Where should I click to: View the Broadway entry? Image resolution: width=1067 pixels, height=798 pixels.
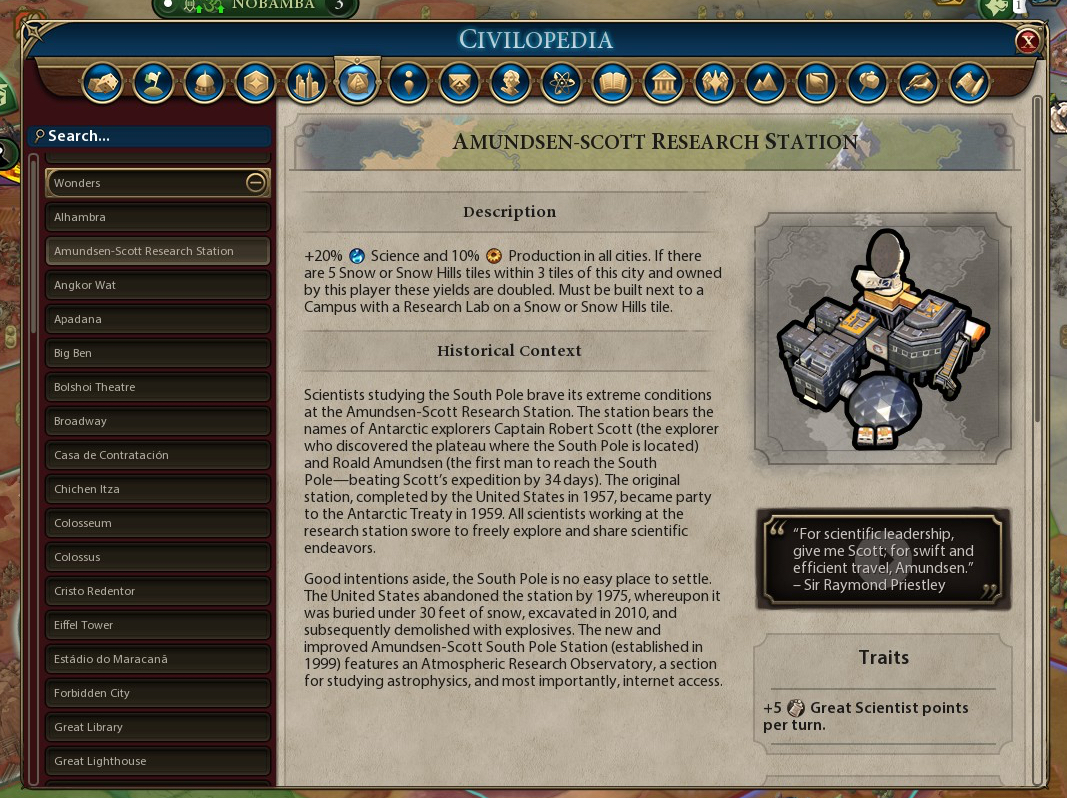pos(158,421)
